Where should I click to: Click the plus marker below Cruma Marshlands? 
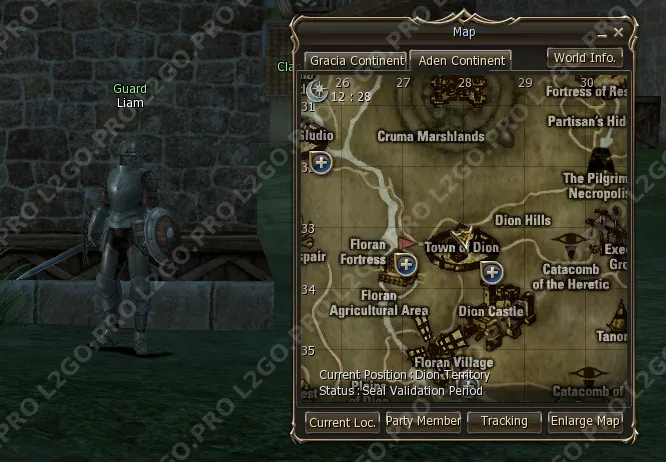pos(321,162)
